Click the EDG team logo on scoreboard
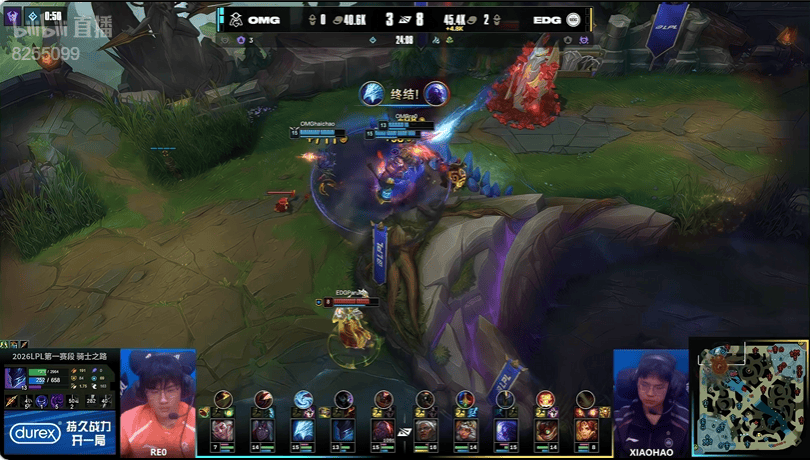Image resolution: width=810 pixels, height=460 pixels. tap(574, 19)
